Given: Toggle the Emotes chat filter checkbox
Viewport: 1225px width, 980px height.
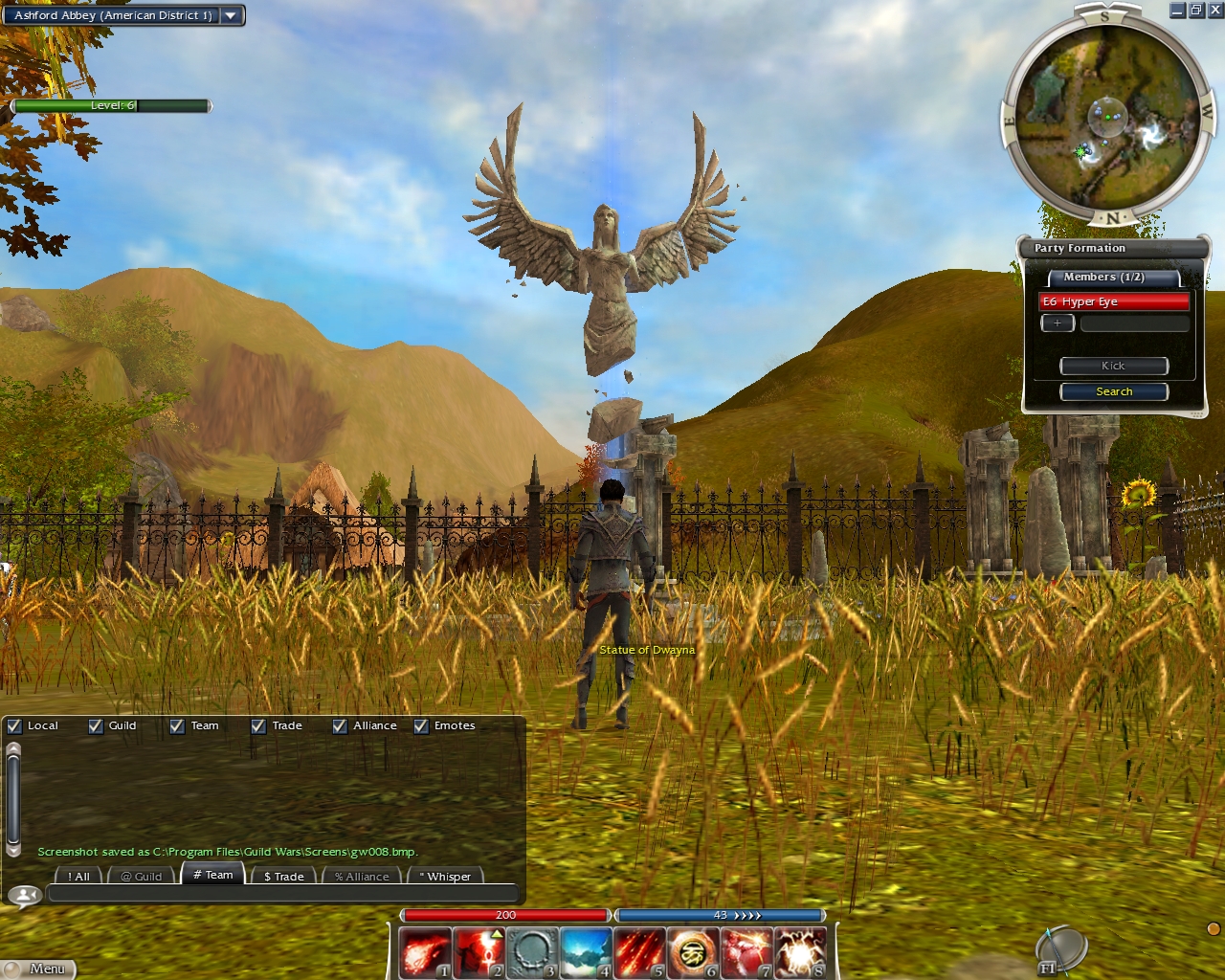Looking at the screenshot, I should 421,726.
